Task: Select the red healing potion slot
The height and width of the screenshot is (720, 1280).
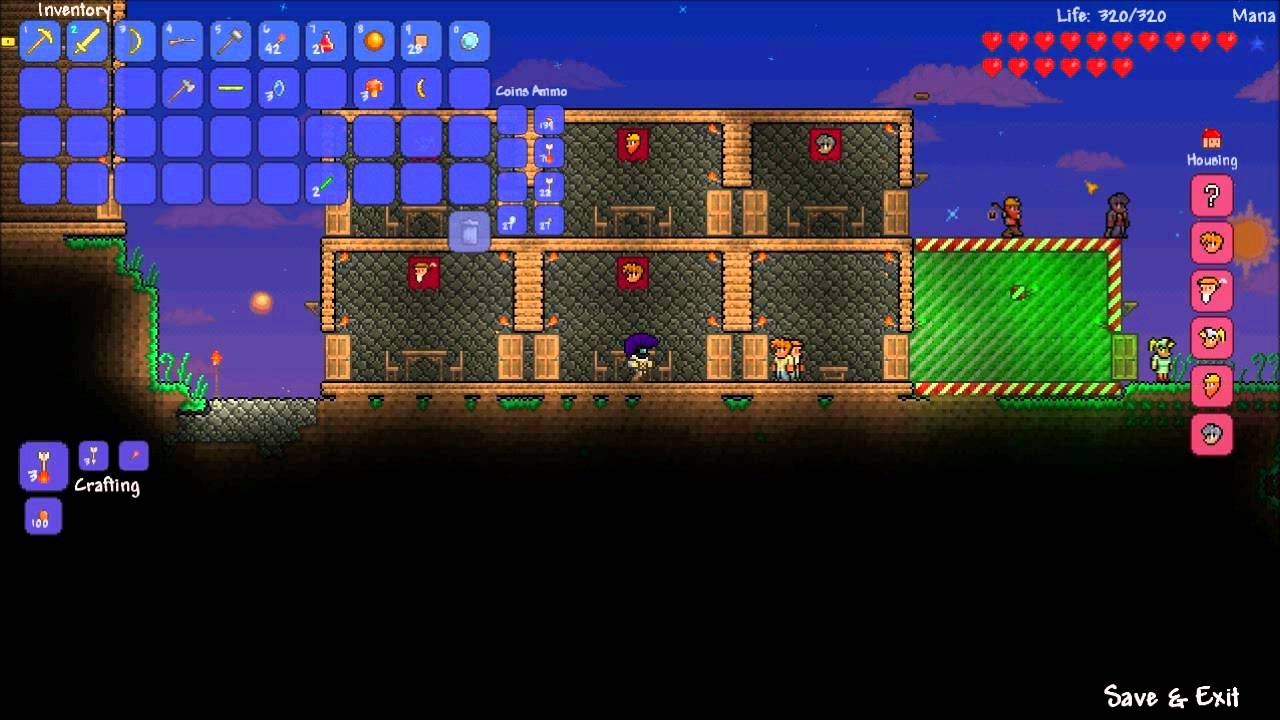Action: (x=325, y=41)
